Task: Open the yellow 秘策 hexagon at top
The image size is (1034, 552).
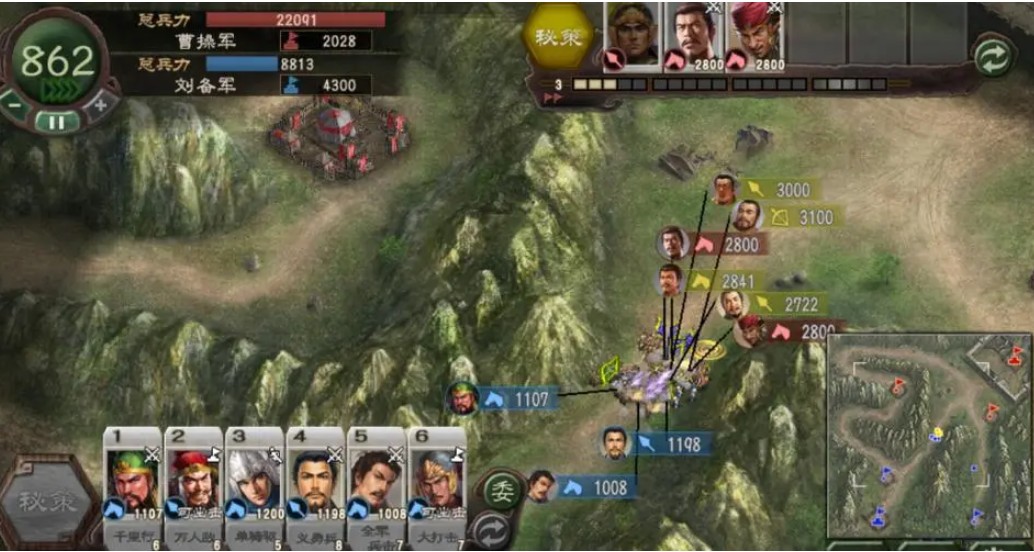Action: coord(559,38)
